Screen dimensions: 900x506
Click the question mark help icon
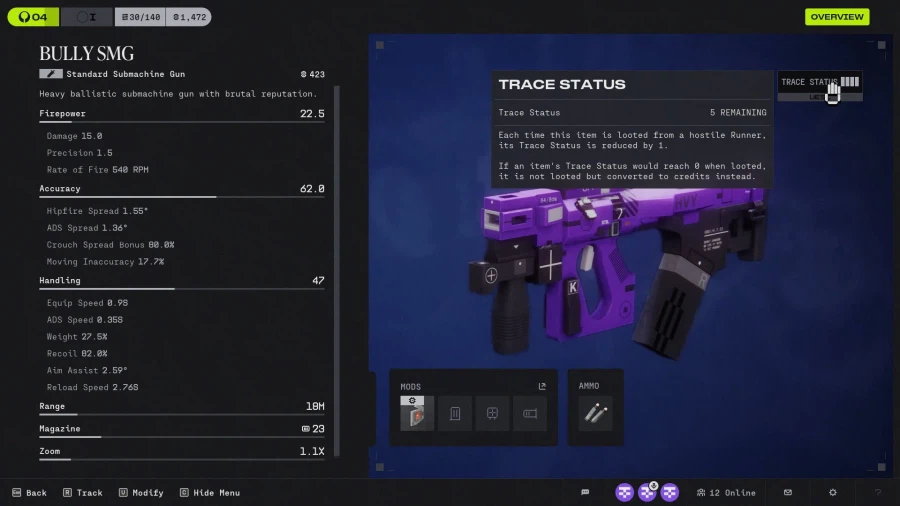pos(878,493)
